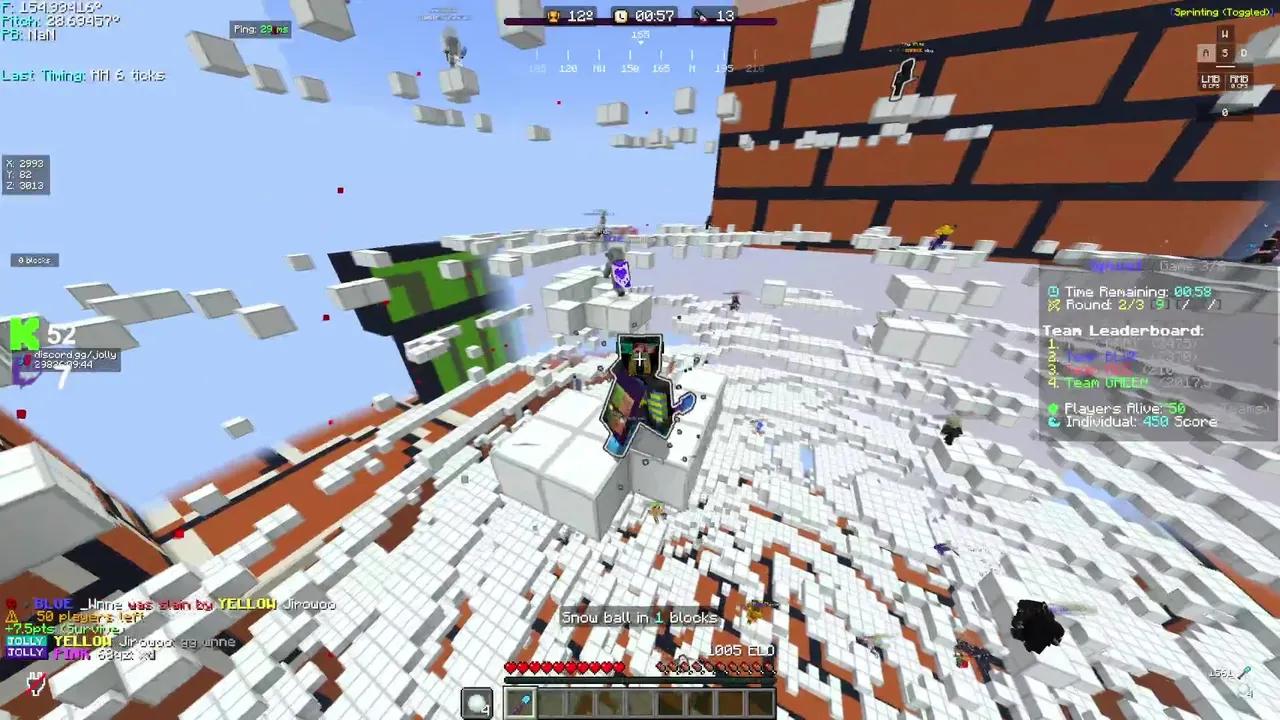This screenshot has height=720, width=1280.
Task: Select the Round dice icon in sidebar
Action: (1052, 305)
